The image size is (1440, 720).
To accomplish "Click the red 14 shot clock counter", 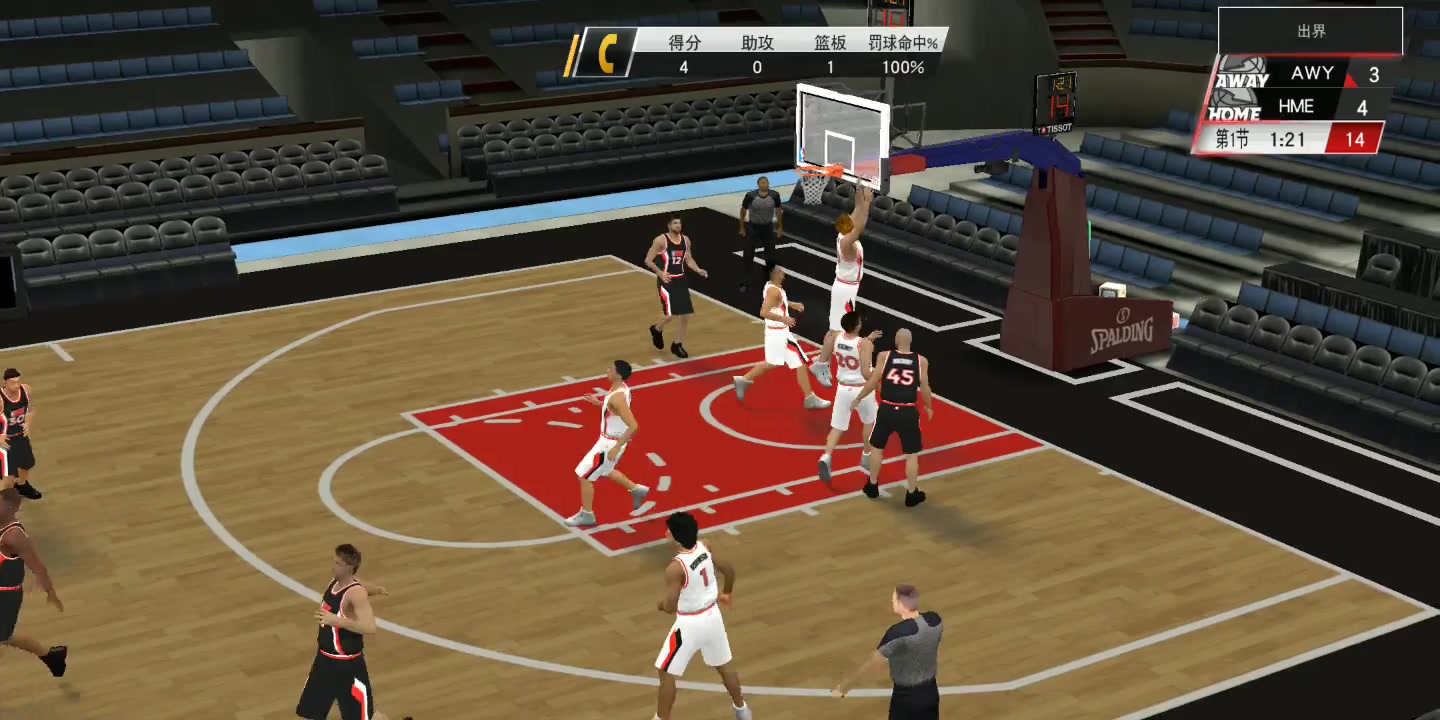I will (x=1356, y=138).
